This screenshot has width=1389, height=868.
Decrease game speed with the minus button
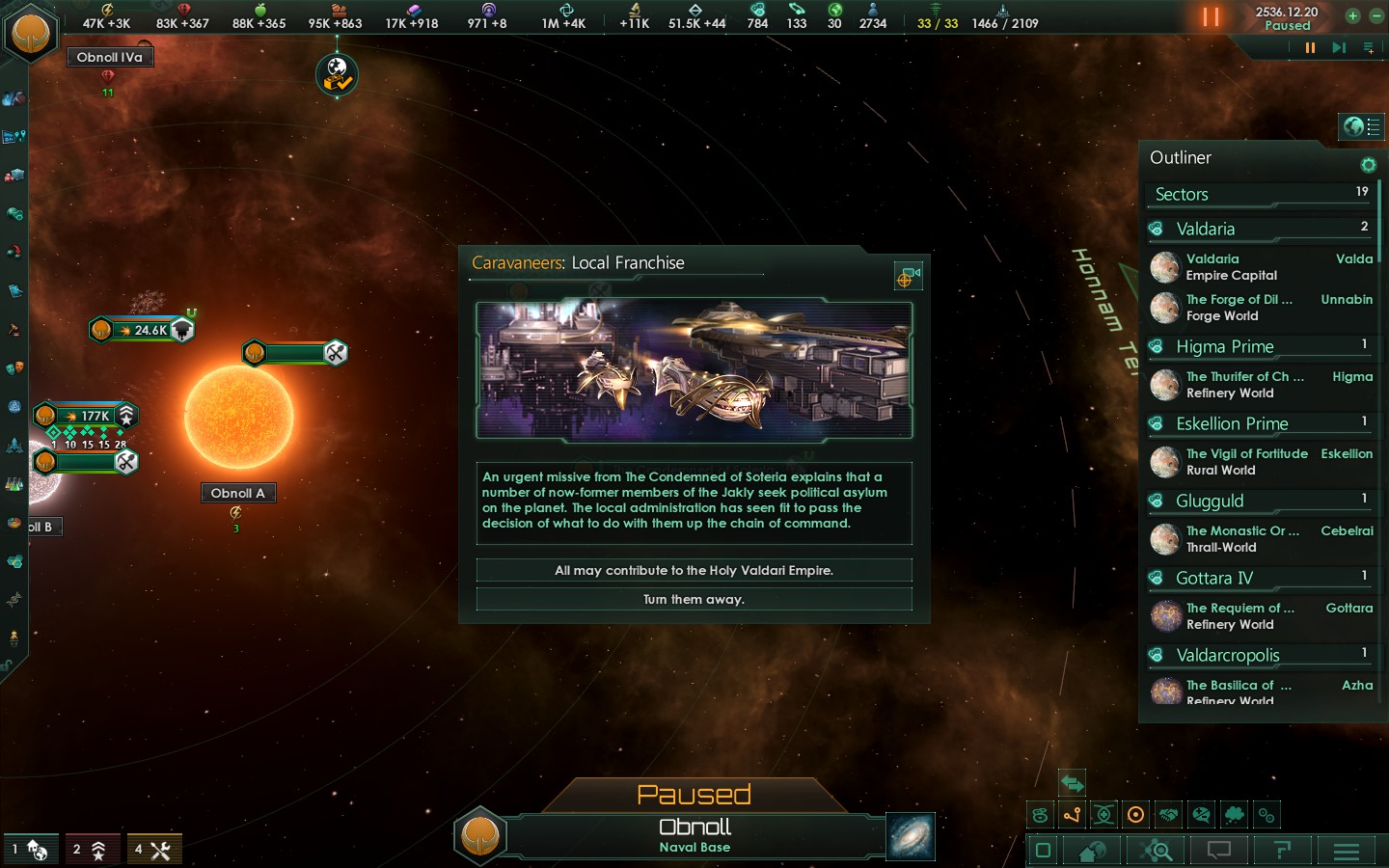[x=1375, y=15]
